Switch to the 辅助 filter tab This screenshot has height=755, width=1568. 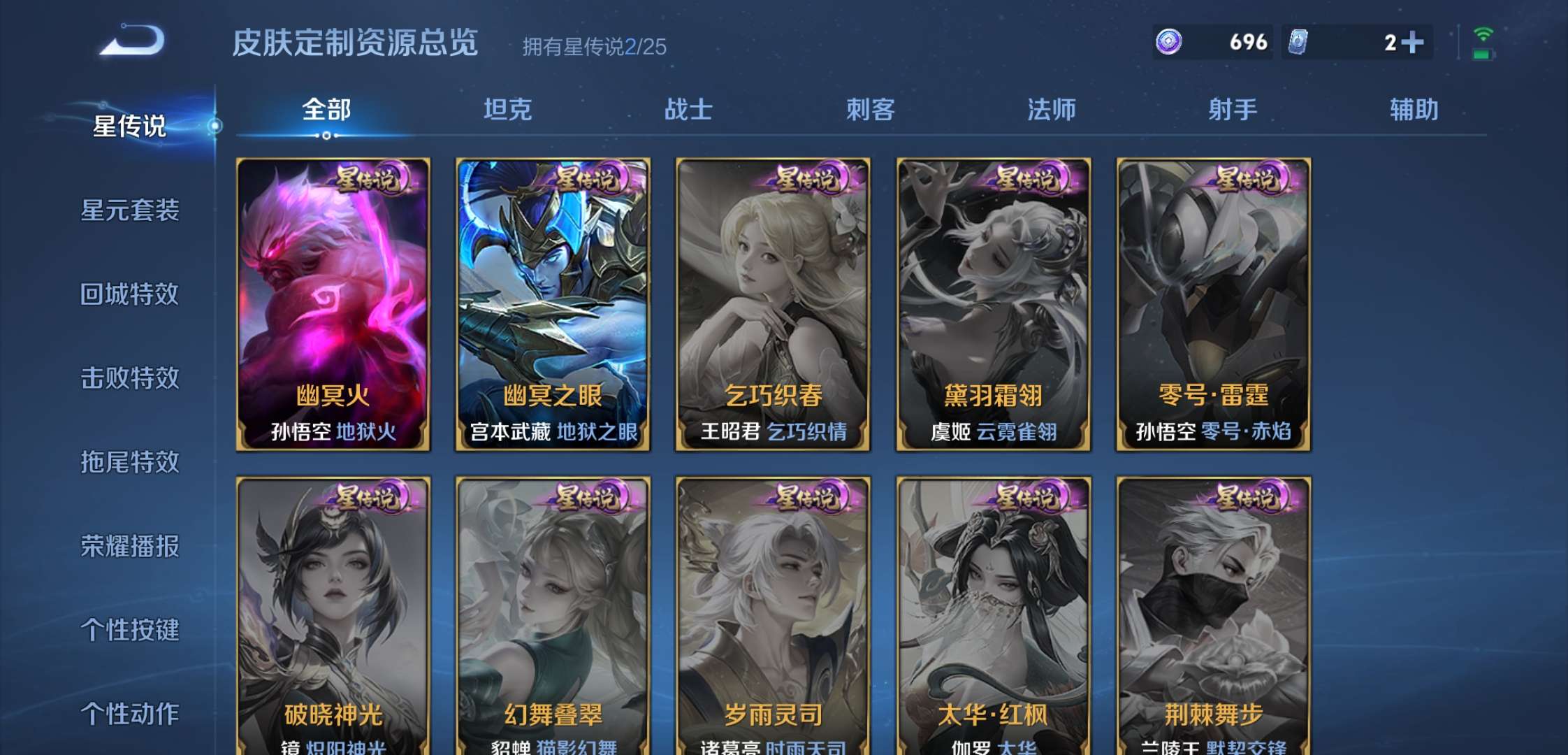1414,110
